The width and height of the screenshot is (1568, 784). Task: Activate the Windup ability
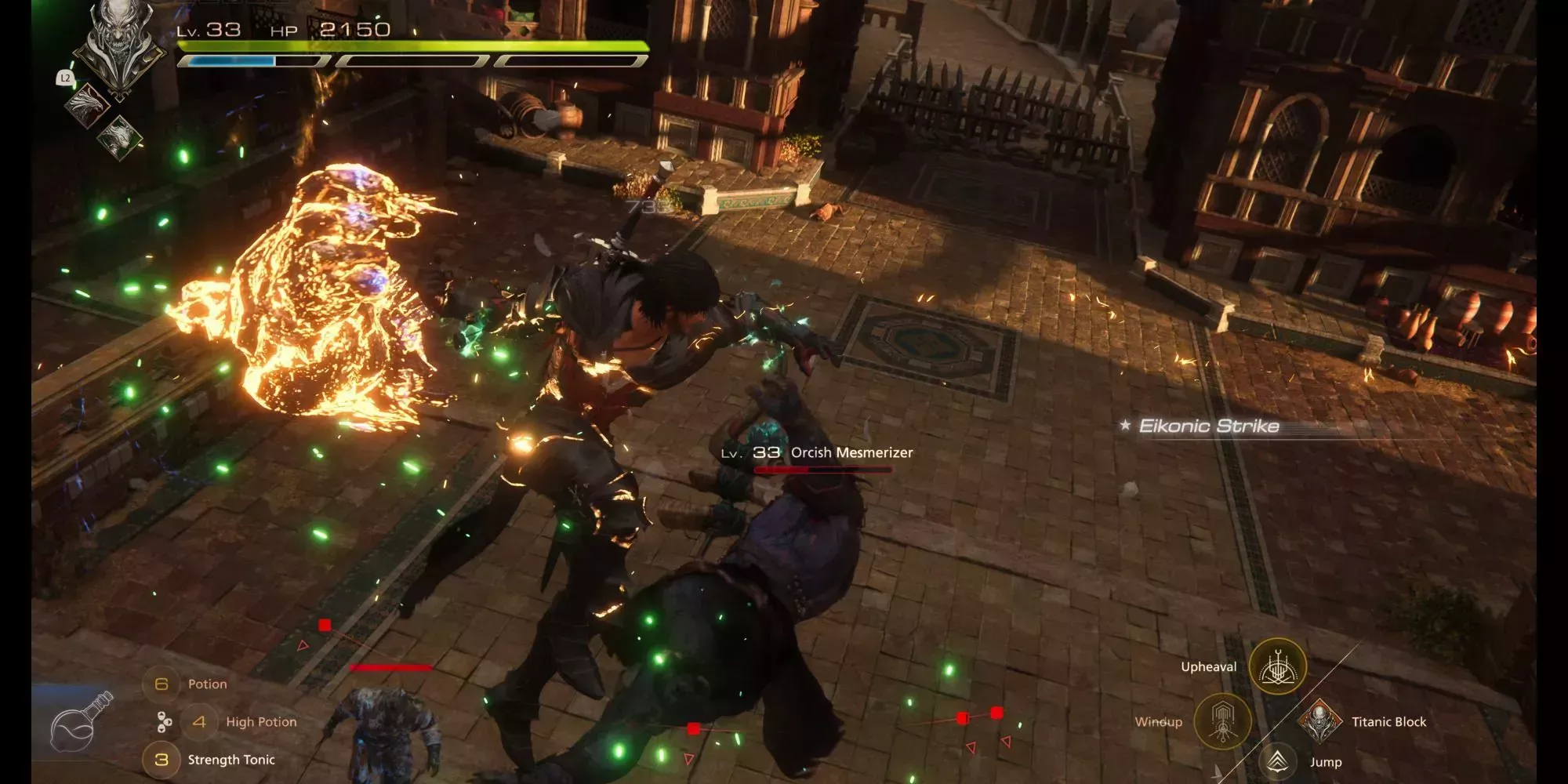point(1222,720)
